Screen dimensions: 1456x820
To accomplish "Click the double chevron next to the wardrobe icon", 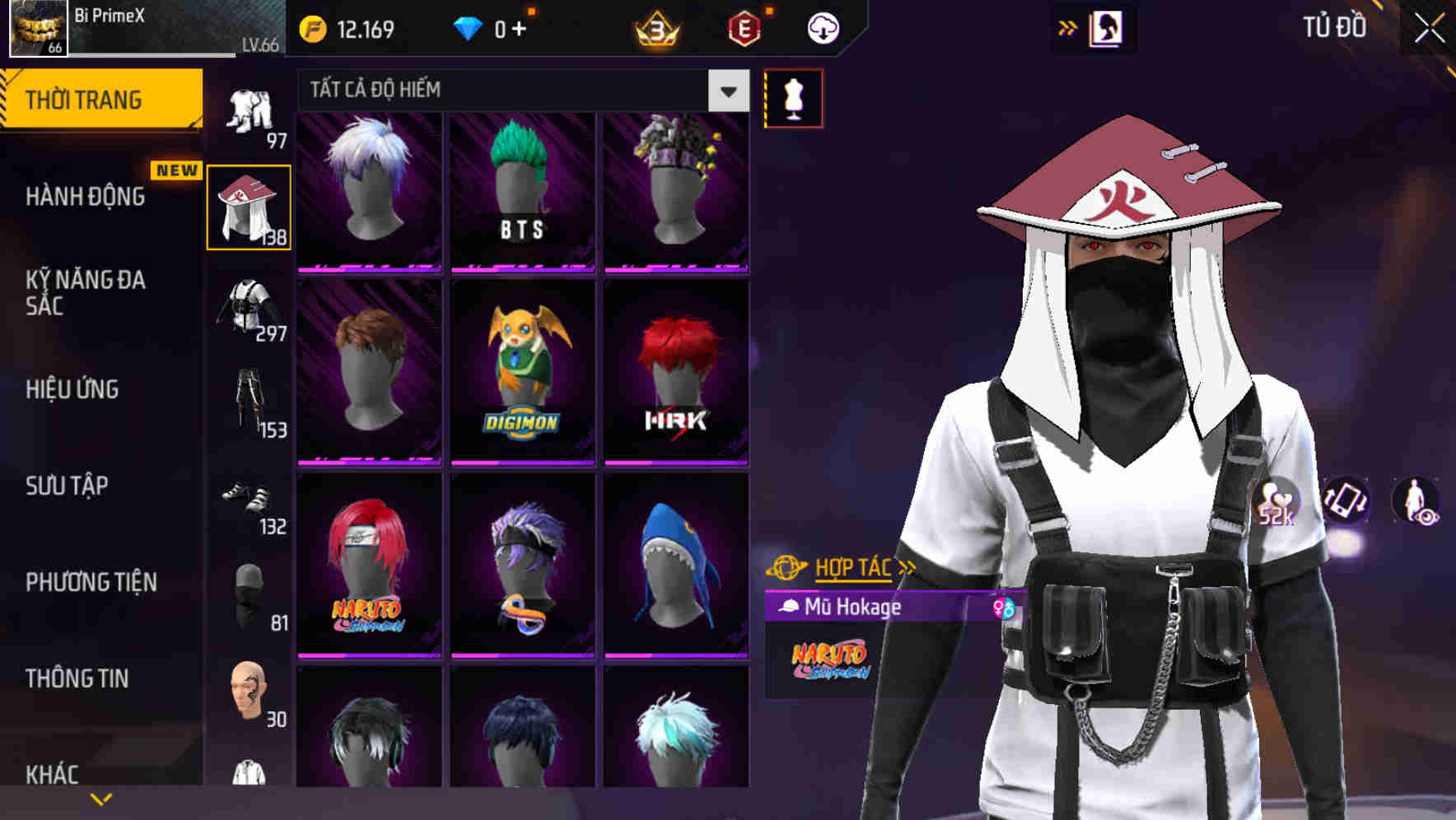I will tap(1066, 27).
